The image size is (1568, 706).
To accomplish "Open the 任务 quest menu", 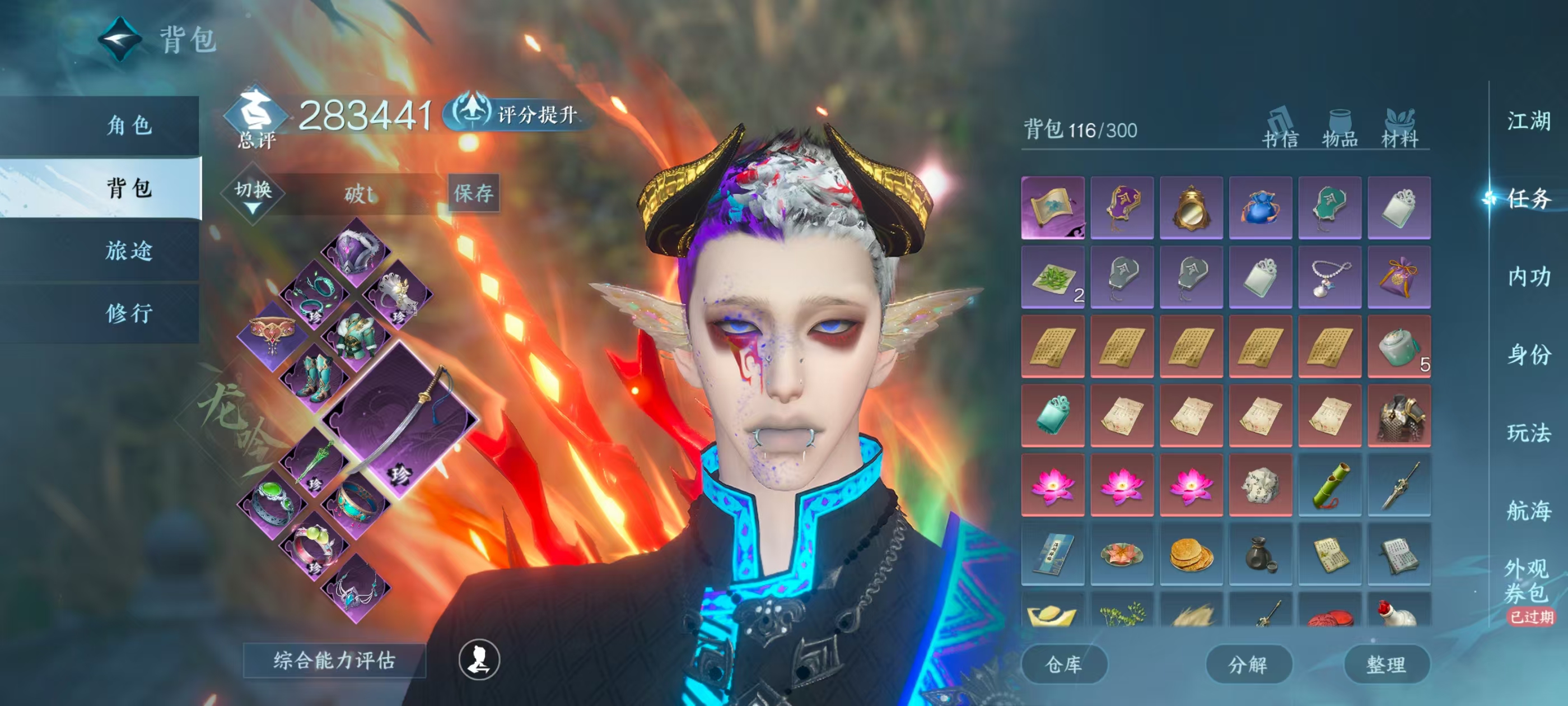I will [x=1528, y=198].
